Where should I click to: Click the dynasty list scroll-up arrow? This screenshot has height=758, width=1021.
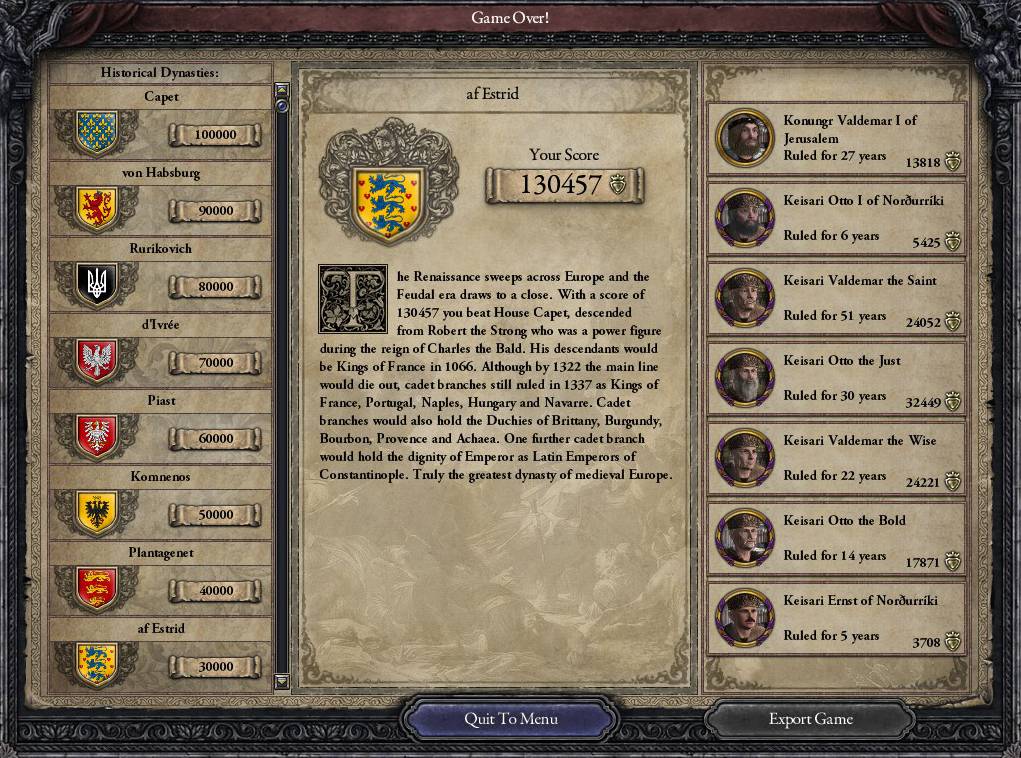282,91
